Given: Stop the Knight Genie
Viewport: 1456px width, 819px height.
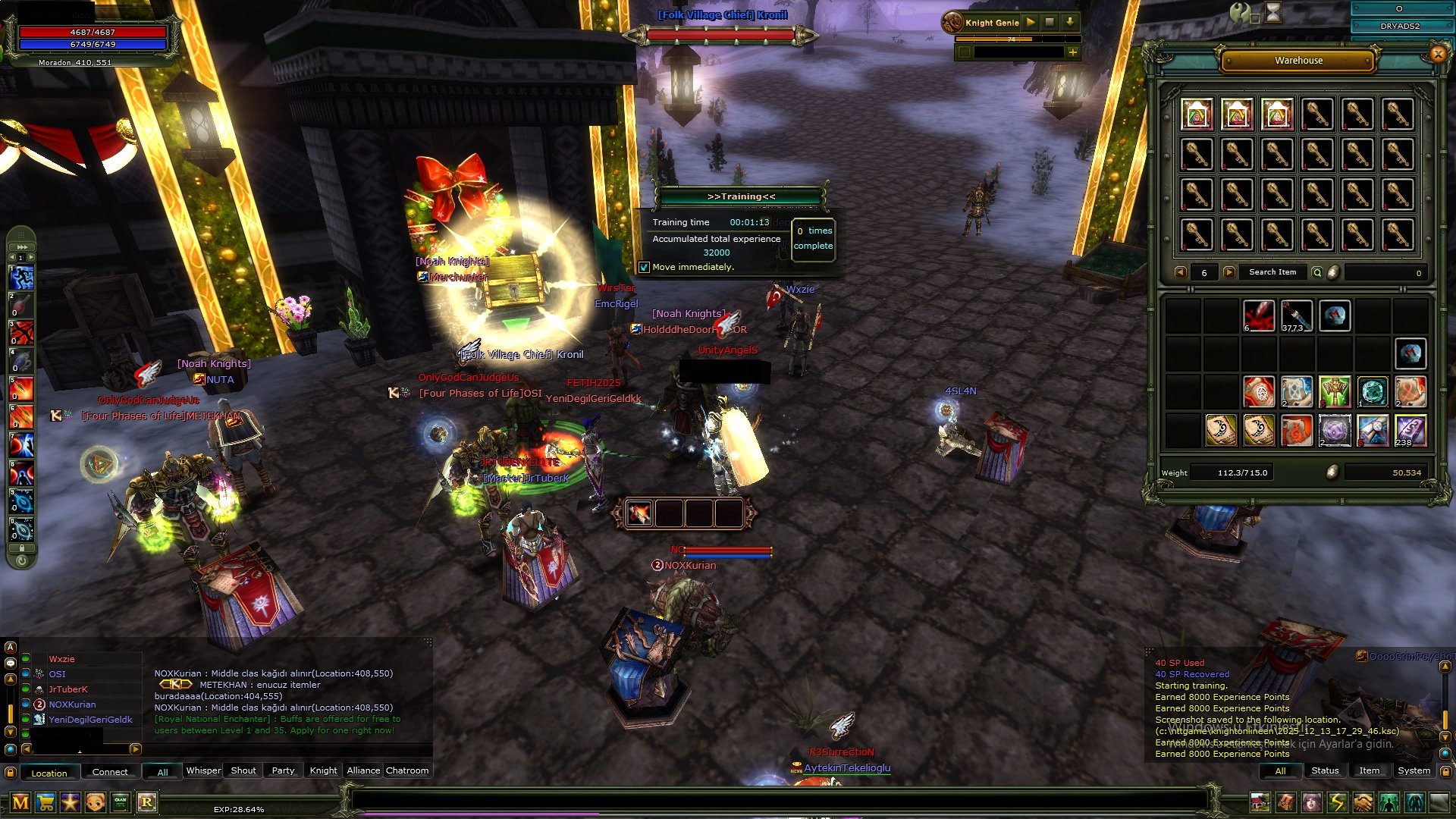Looking at the screenshot, I should [x=1050, y=23].
